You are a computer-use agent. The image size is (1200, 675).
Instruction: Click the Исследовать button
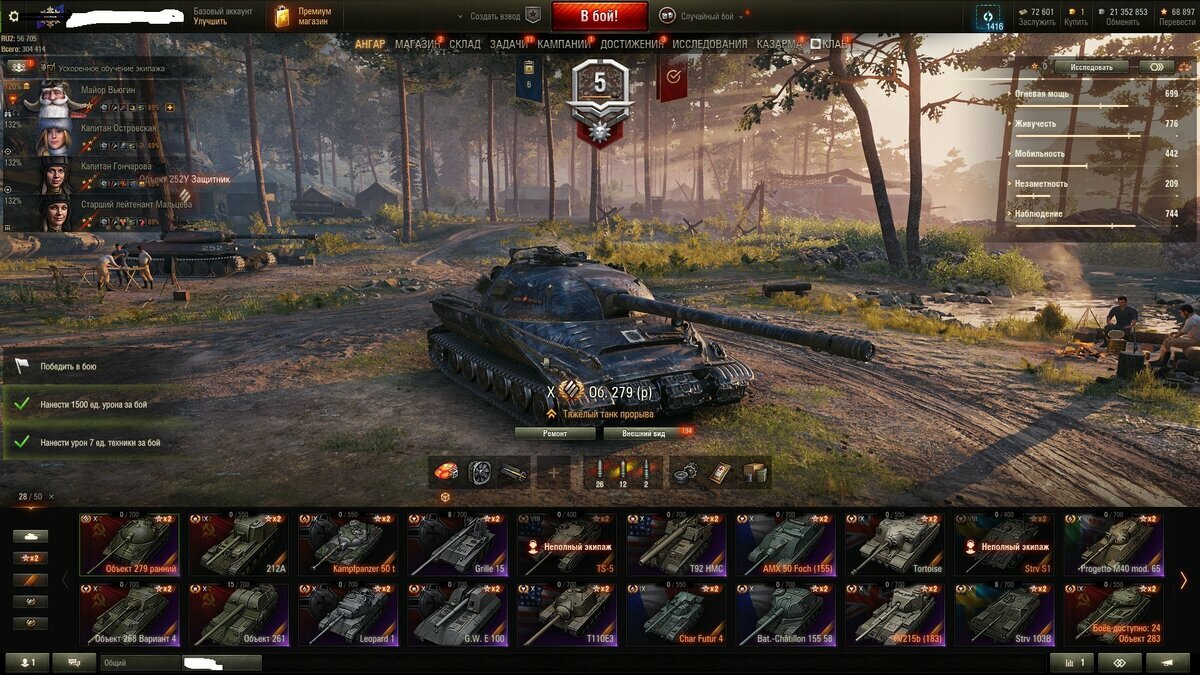tap(1090, 67)
